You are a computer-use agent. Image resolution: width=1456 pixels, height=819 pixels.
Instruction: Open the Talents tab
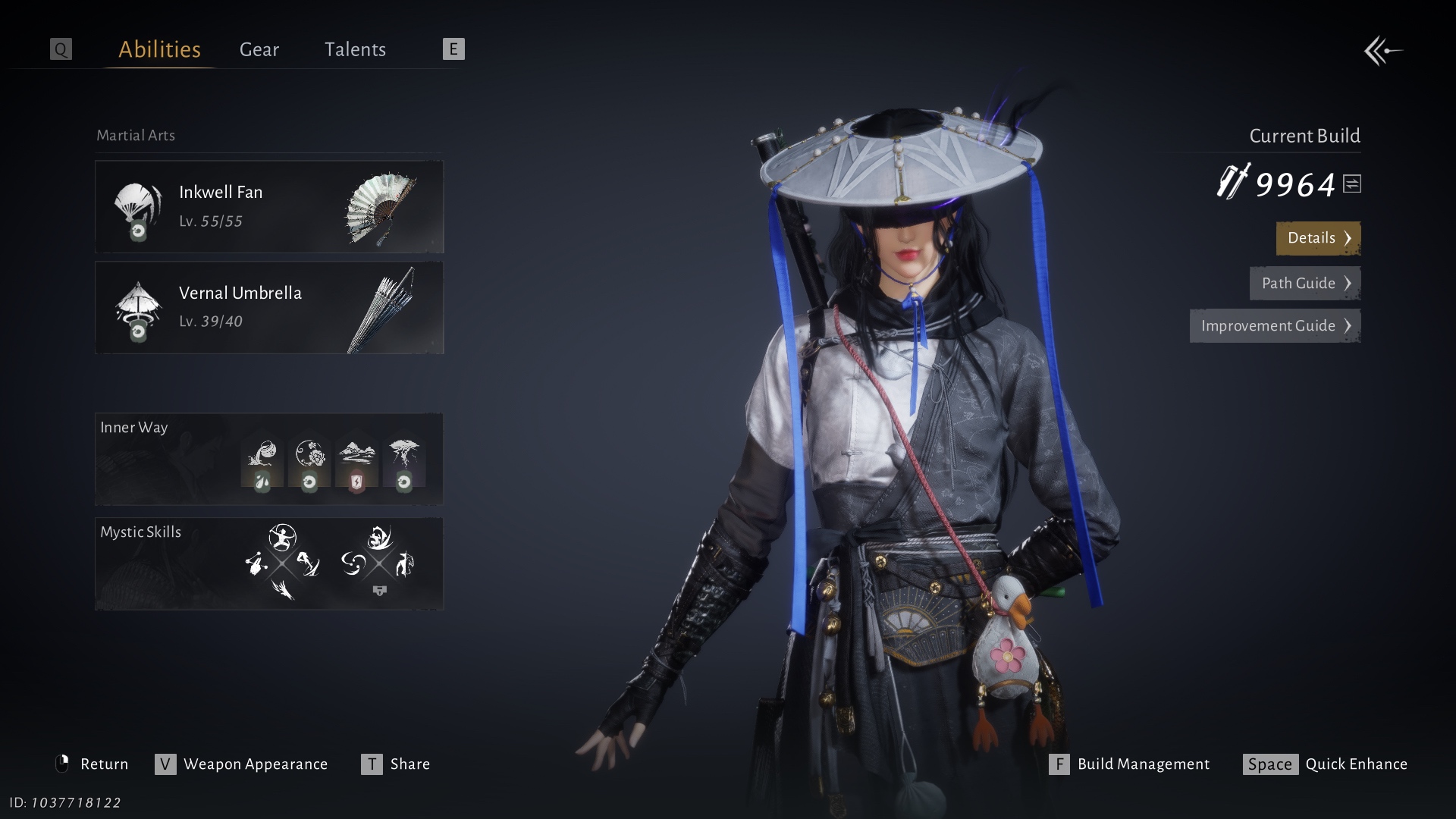(x=355, y=49)
